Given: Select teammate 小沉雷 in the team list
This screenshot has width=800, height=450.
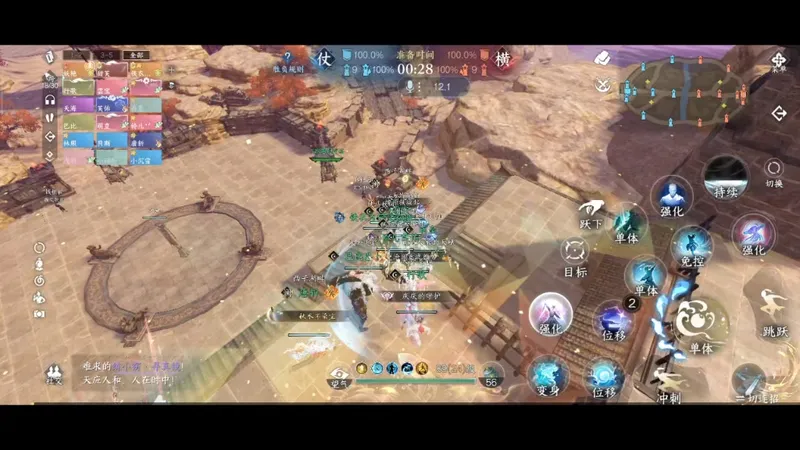Looking at the screenshot, I should [x=143, y=157].
